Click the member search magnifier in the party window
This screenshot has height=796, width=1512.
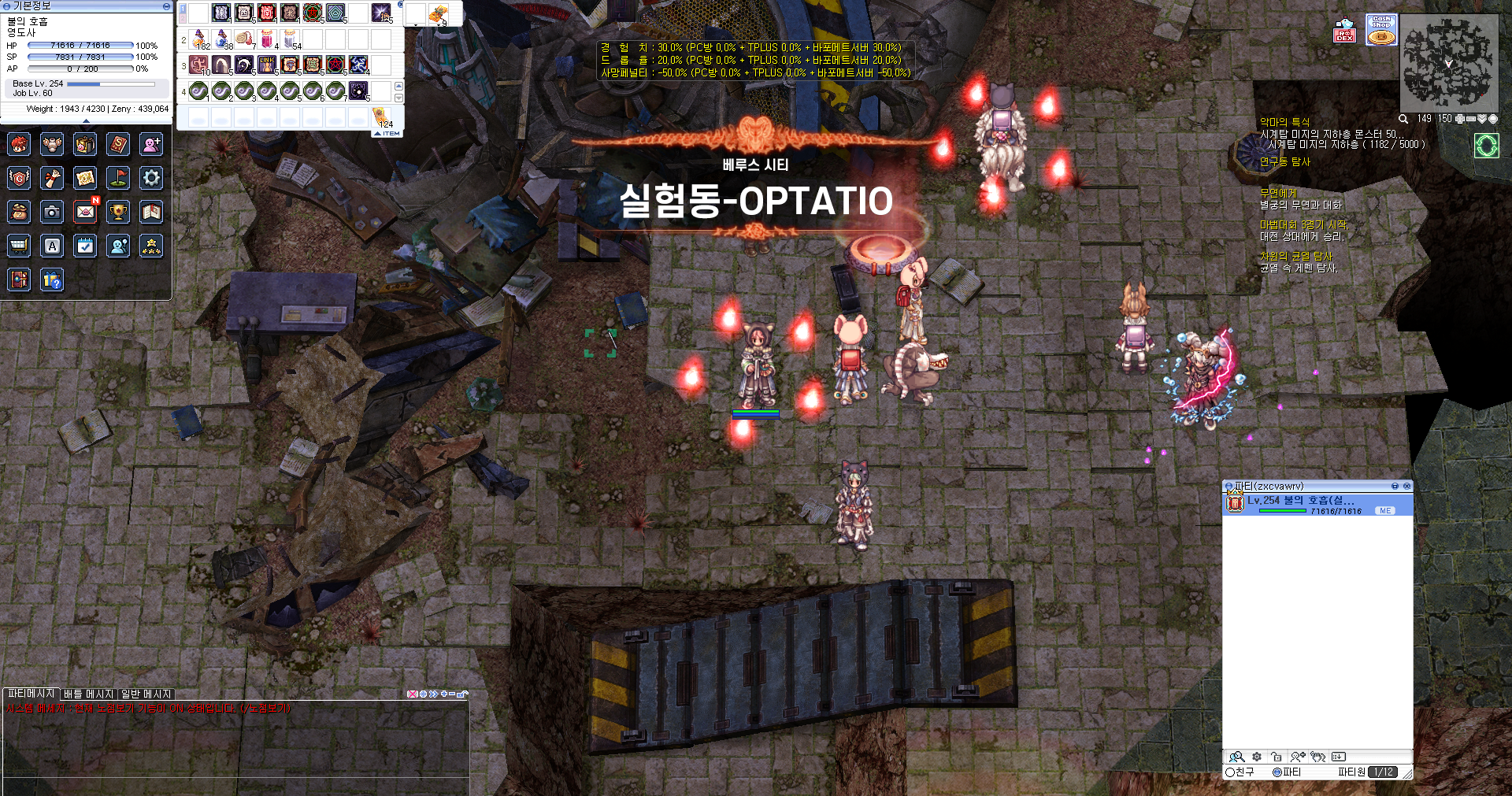pos(1237,757)
